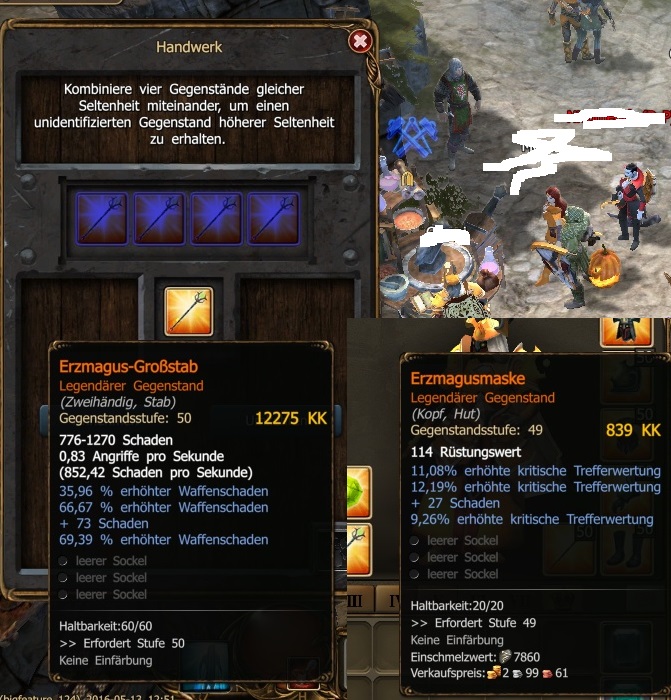
Task: Select the green leaf item in inventory
Action: click(358, 492)
